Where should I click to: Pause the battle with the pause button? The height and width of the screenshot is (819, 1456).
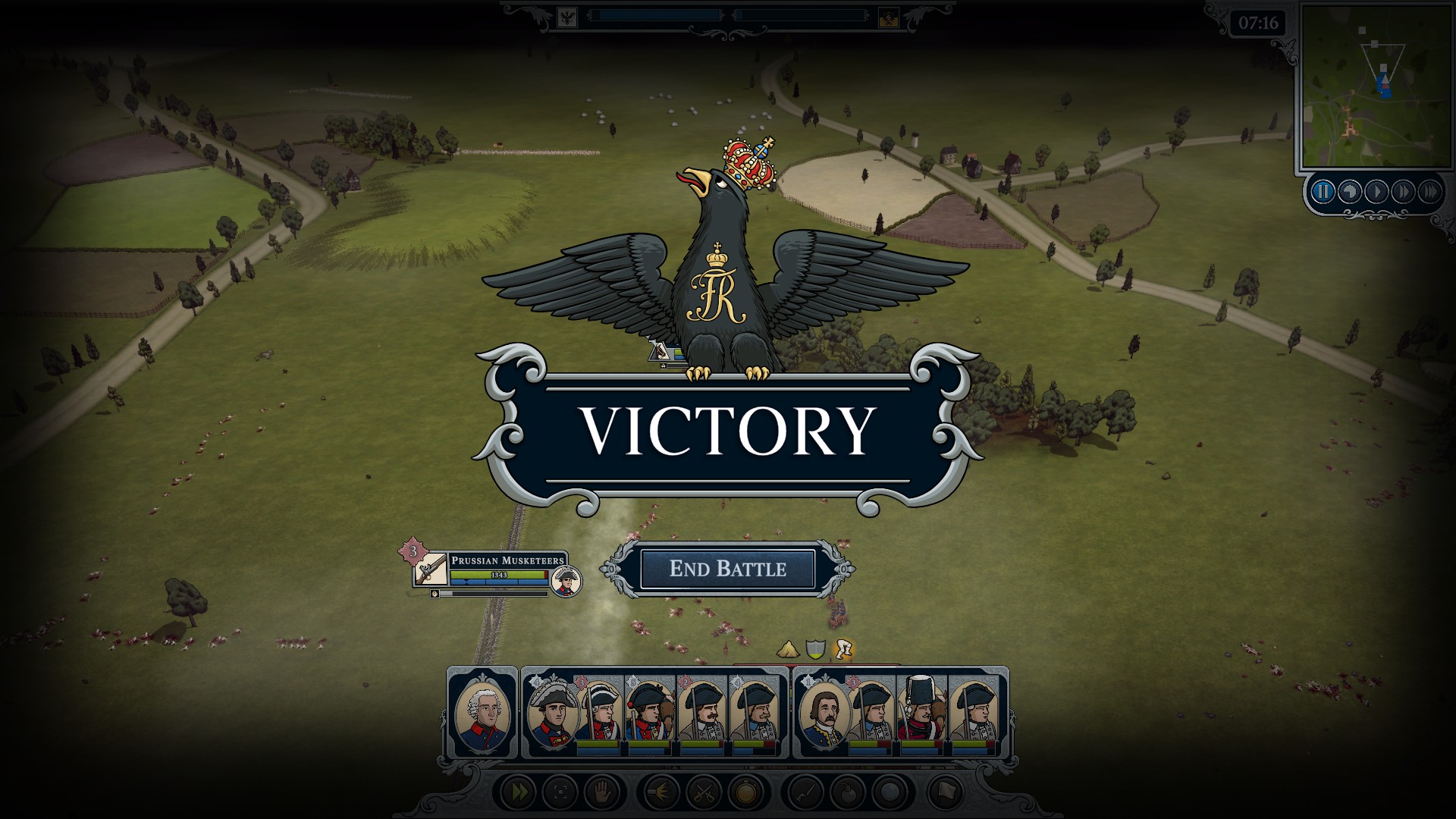[x=1323, y=192]
